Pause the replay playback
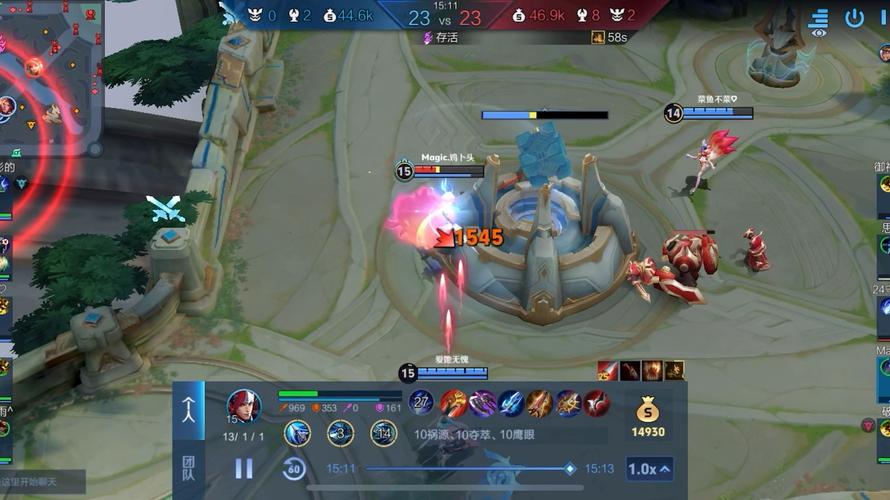 [x=244, y=468]
